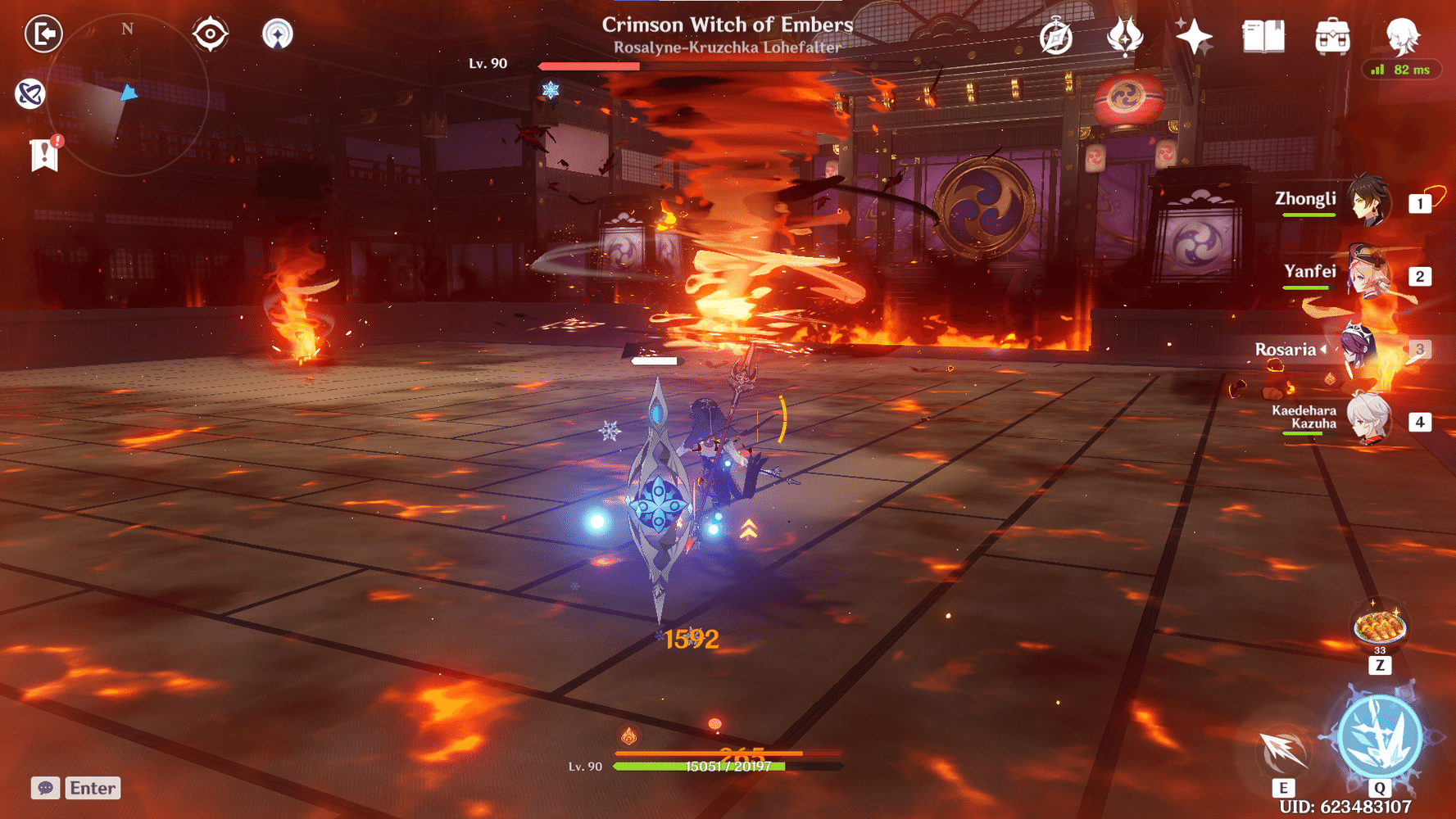The height and width of the screenshot is (819, 1456).
Task: Switch to Yanfei in party slot 2
Action: tap(1368, 278)
